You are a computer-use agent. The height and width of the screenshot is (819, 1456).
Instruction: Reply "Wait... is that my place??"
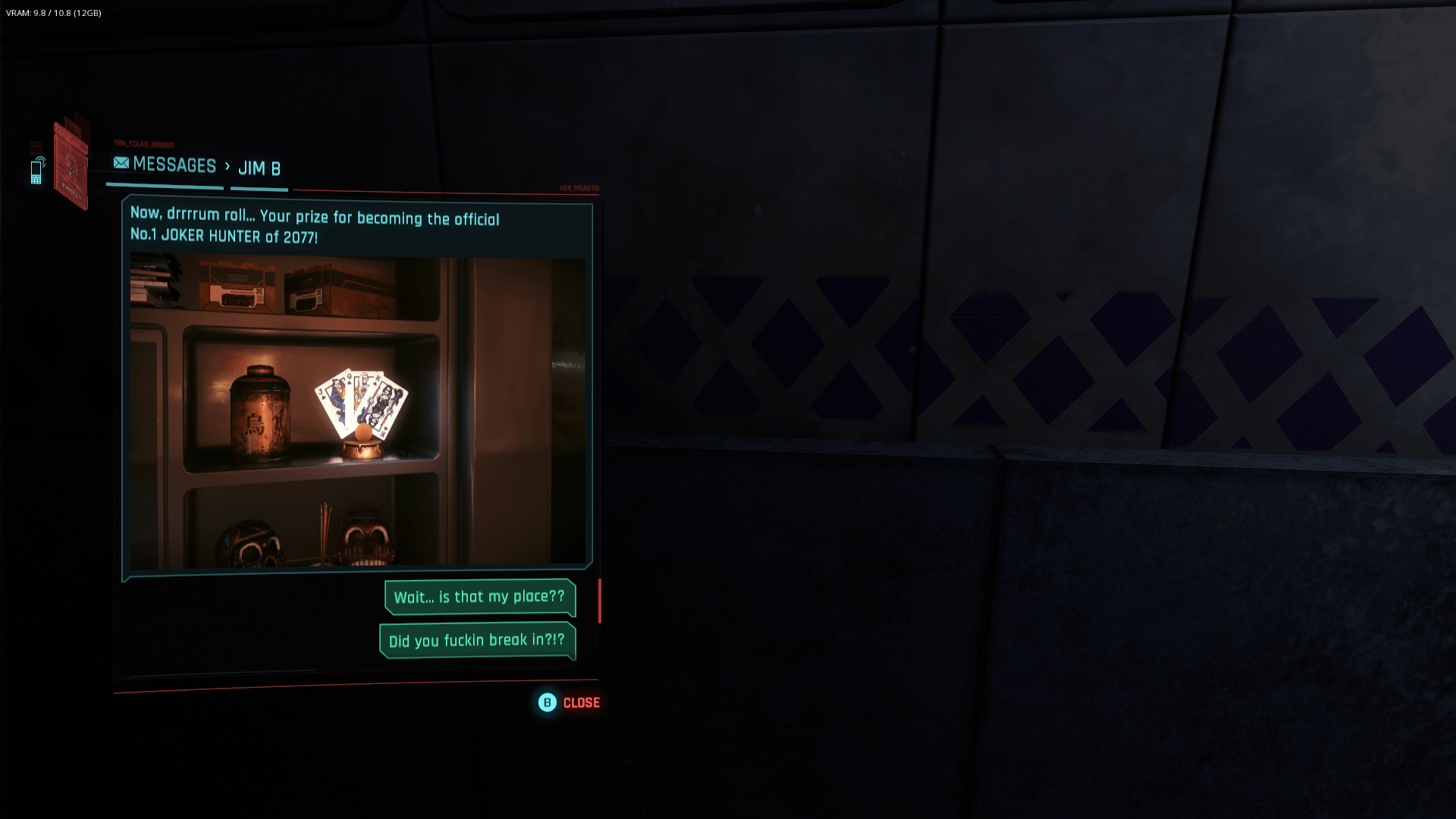(479, 598)
